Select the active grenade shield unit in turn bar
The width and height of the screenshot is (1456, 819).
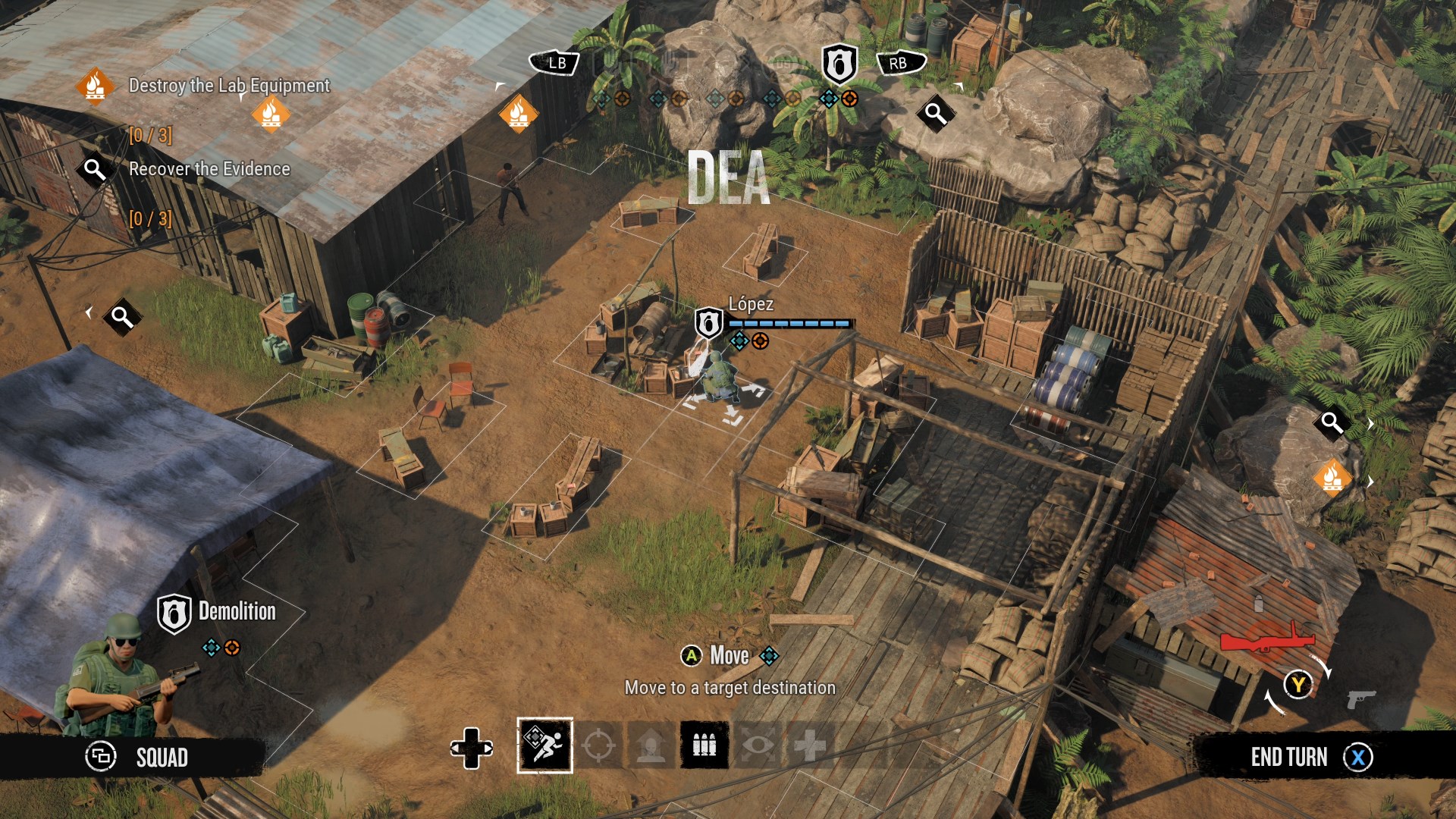tap(839, 64)
